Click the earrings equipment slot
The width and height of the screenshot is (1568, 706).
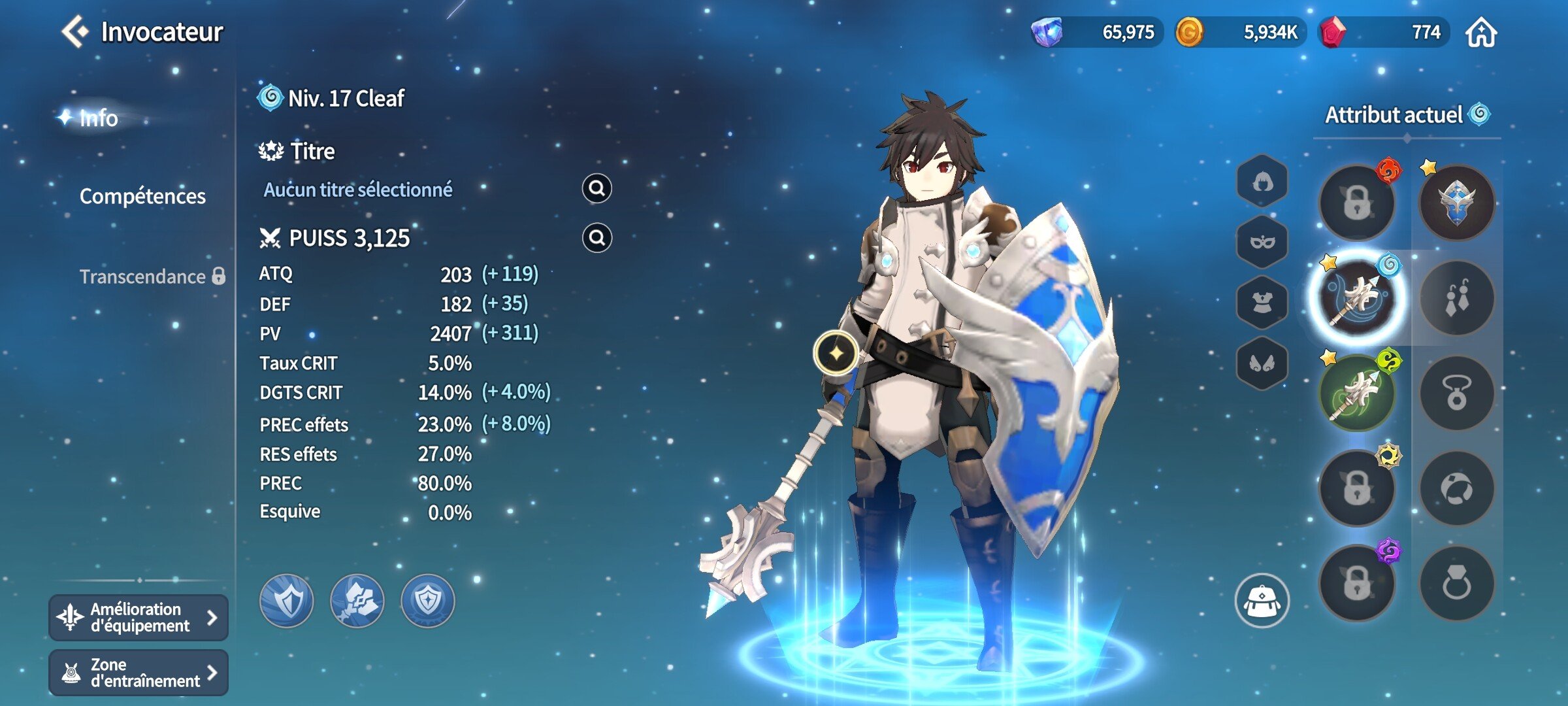(x=1457, y=297)
